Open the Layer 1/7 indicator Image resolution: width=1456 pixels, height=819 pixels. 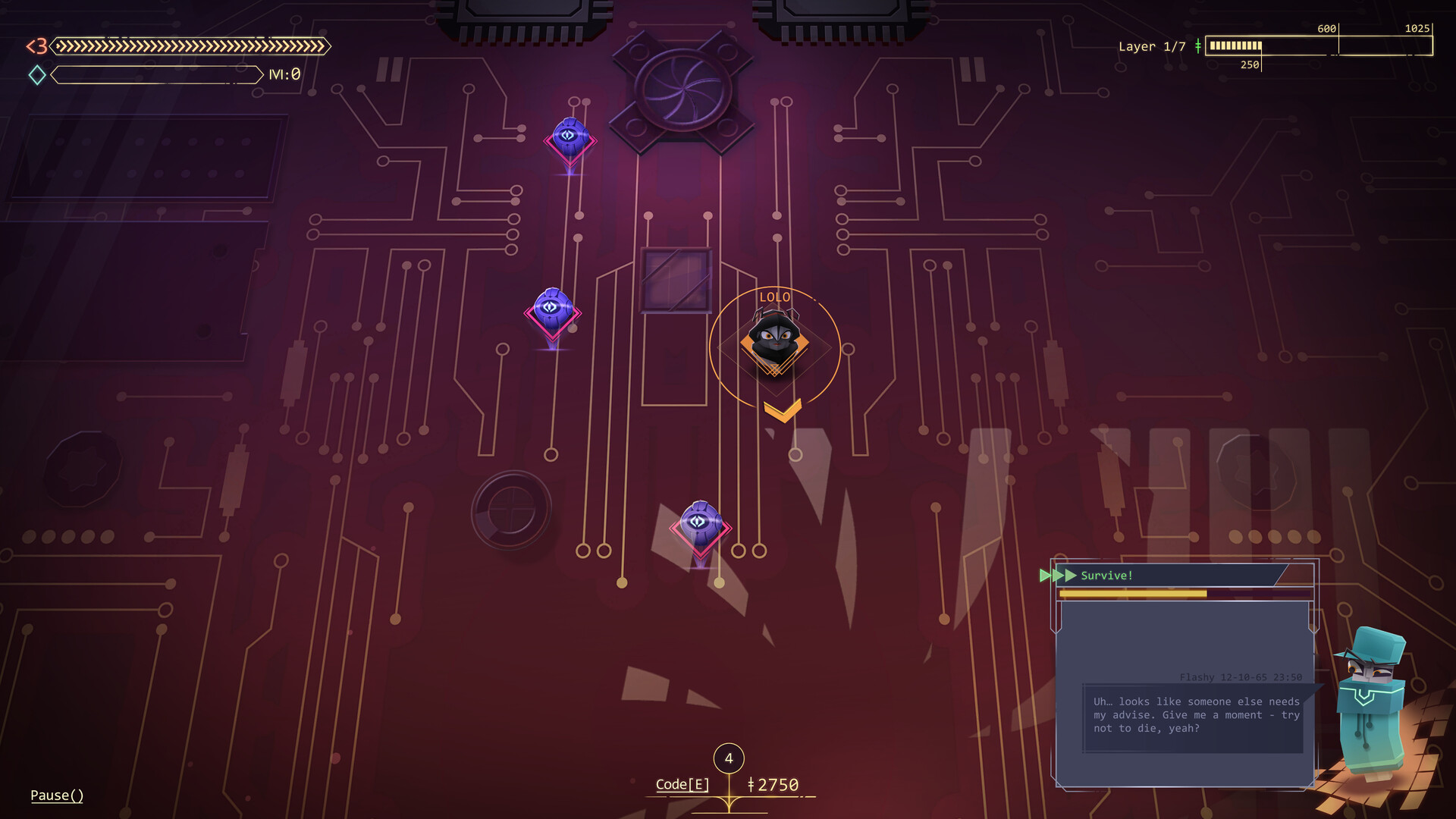pyautogui.click(x=1150, y=46)
